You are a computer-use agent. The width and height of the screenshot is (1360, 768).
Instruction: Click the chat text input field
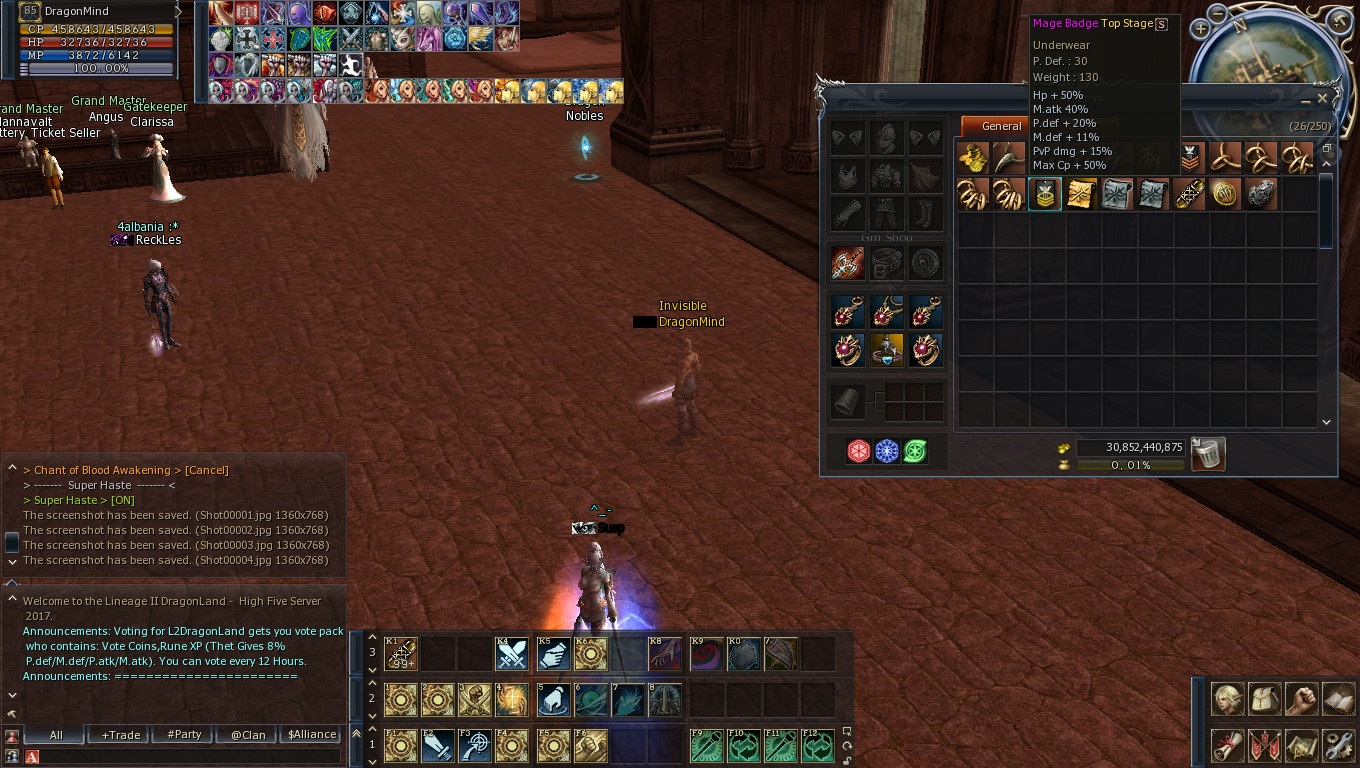pos(185,757)
